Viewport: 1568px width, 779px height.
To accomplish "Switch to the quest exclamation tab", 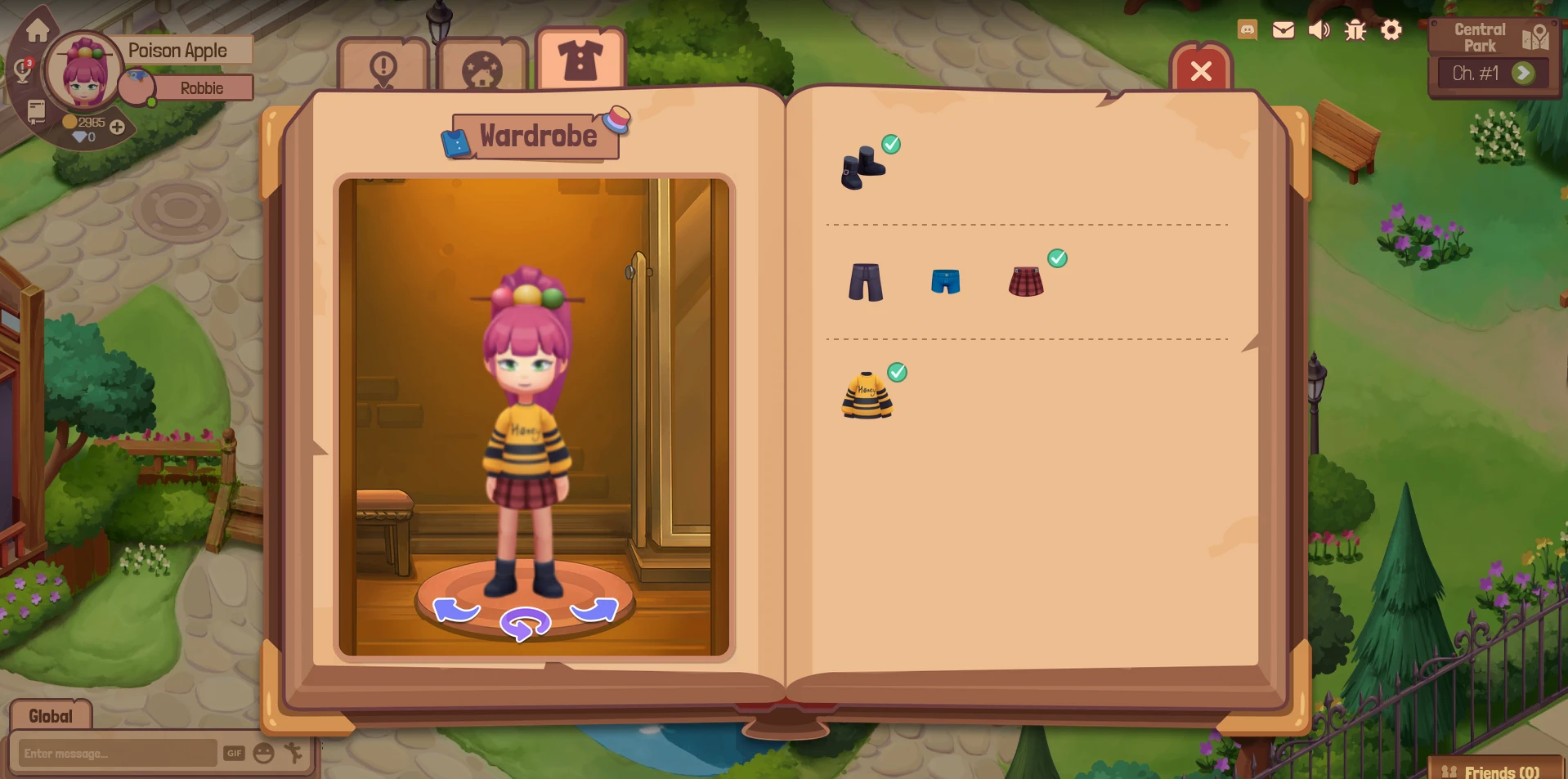I will (383, 67).
